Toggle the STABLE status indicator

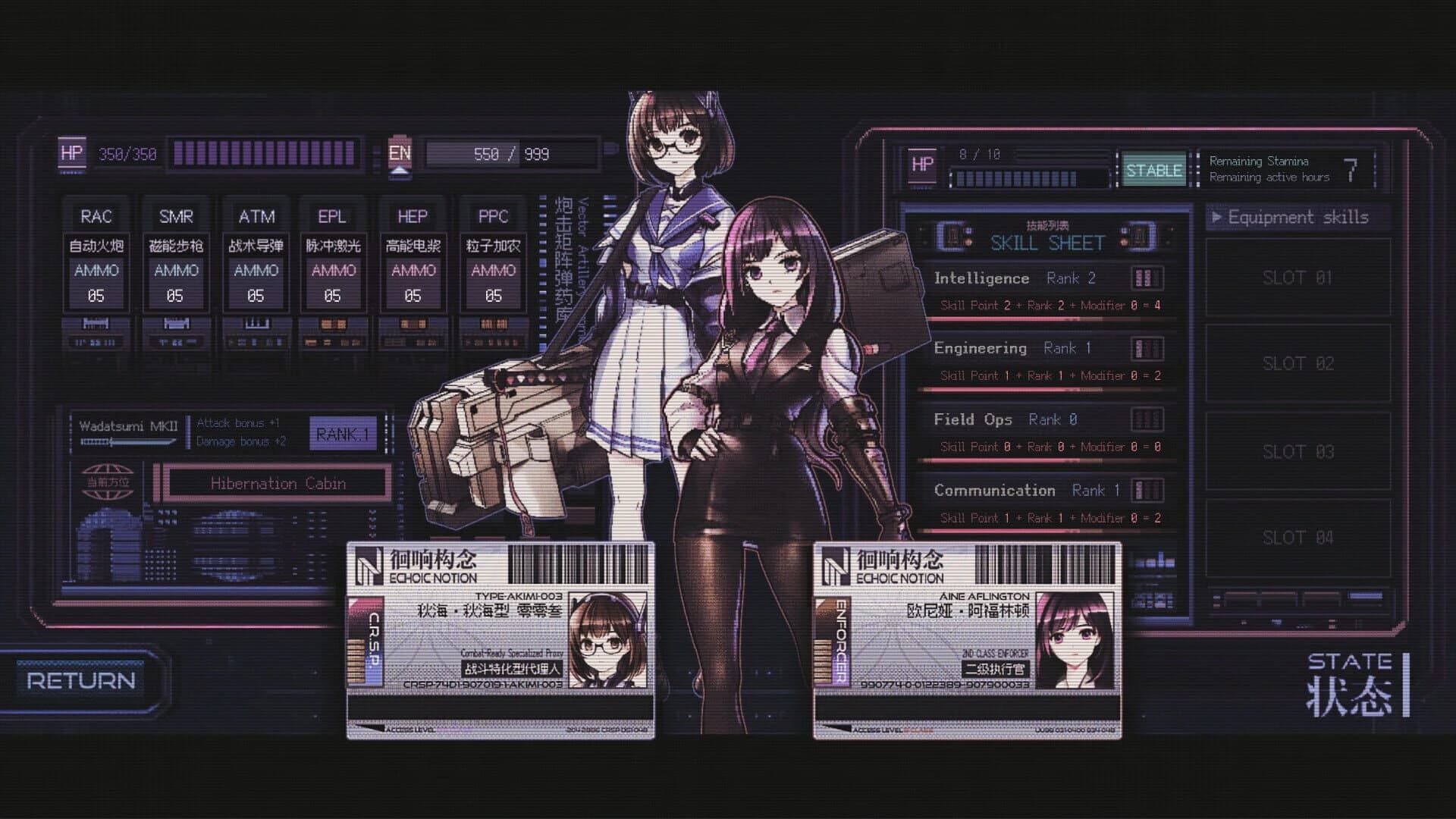pos(1153,171)
